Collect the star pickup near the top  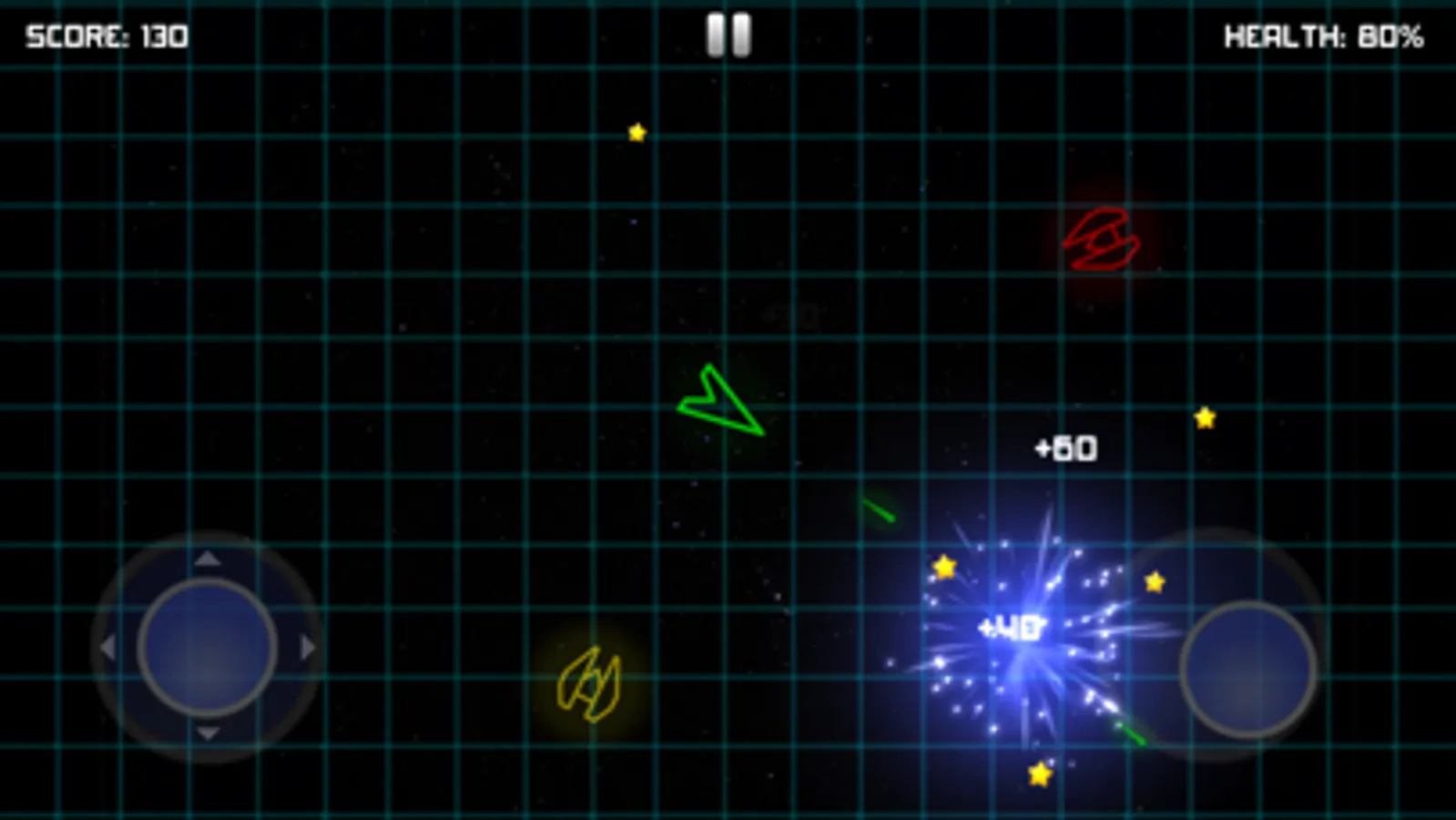636,132
